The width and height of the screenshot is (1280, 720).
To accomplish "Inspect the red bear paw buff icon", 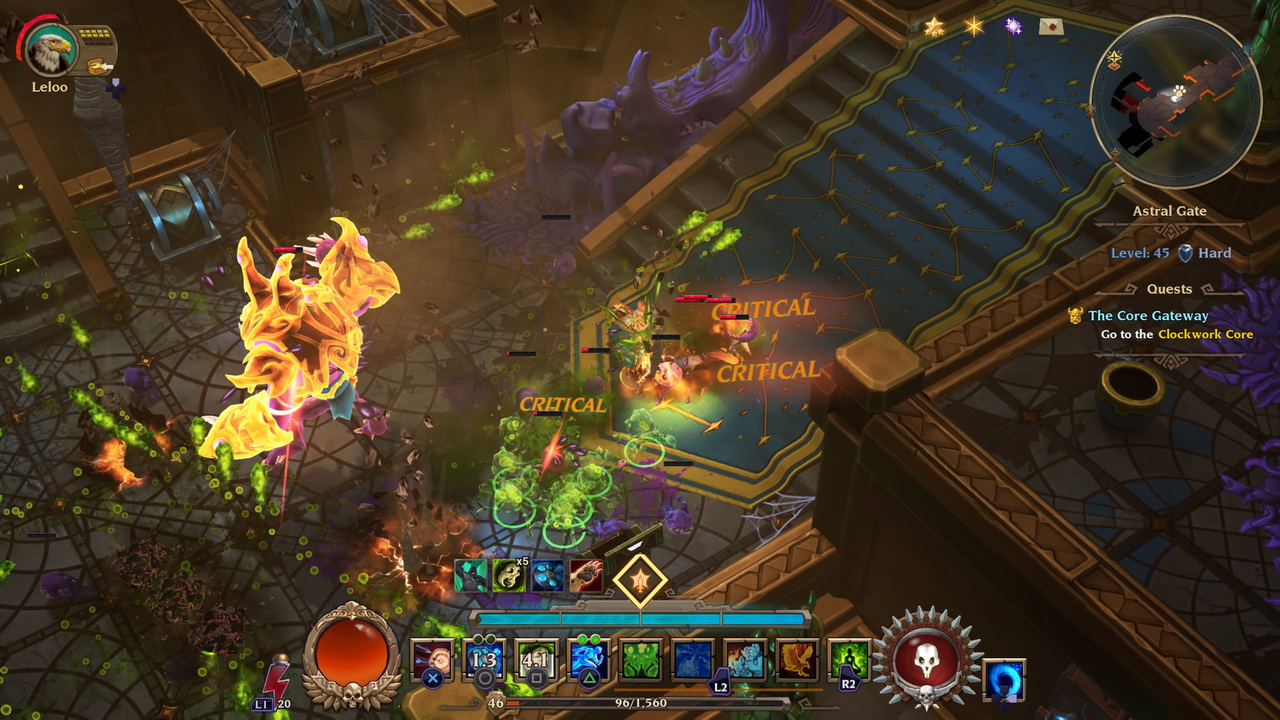I will point(586,575).
